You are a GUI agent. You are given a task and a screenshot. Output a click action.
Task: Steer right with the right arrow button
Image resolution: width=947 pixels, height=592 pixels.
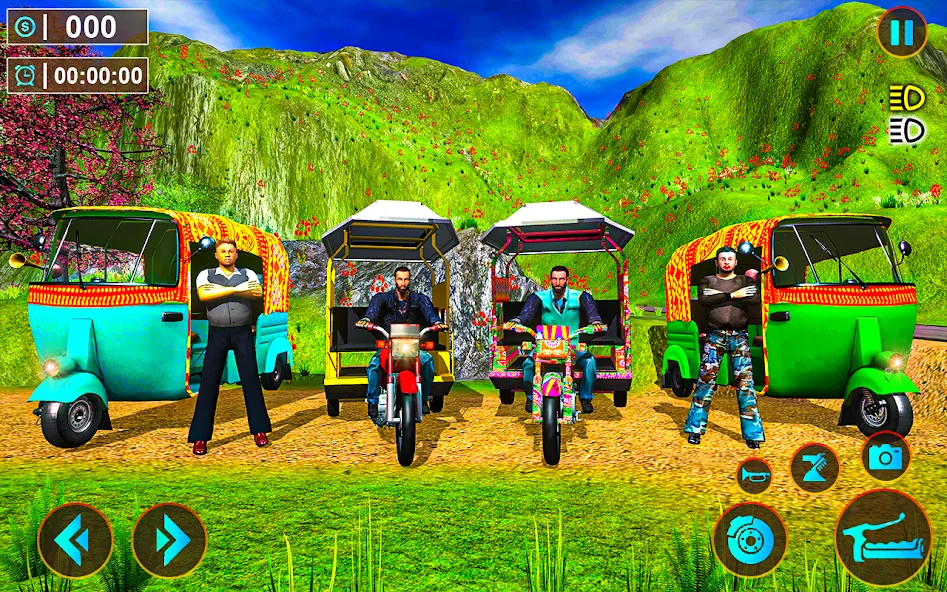pos(169,540)
